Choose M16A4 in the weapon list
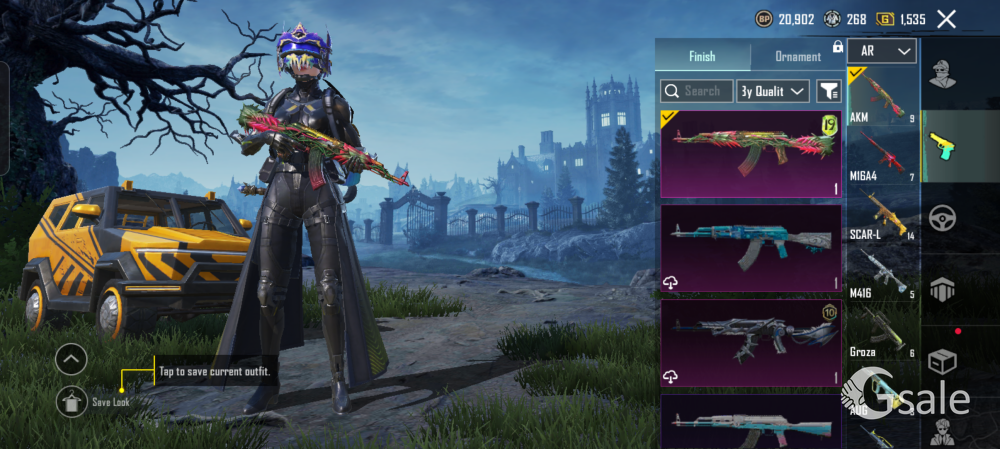 pos(882,157)
